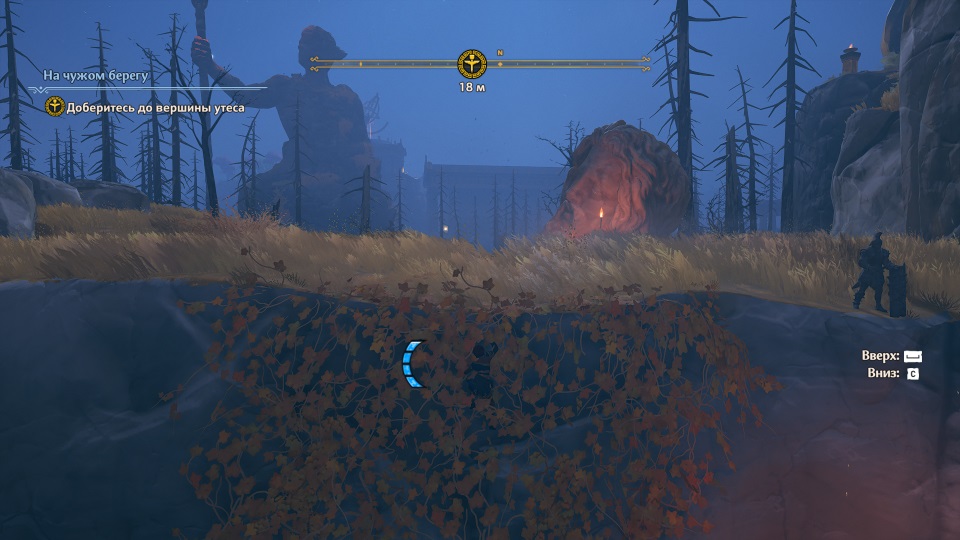The width and height of the screenshot is (960, 540).
Task: Click the golden icon beside the objective text
Action: pos(55,106)
